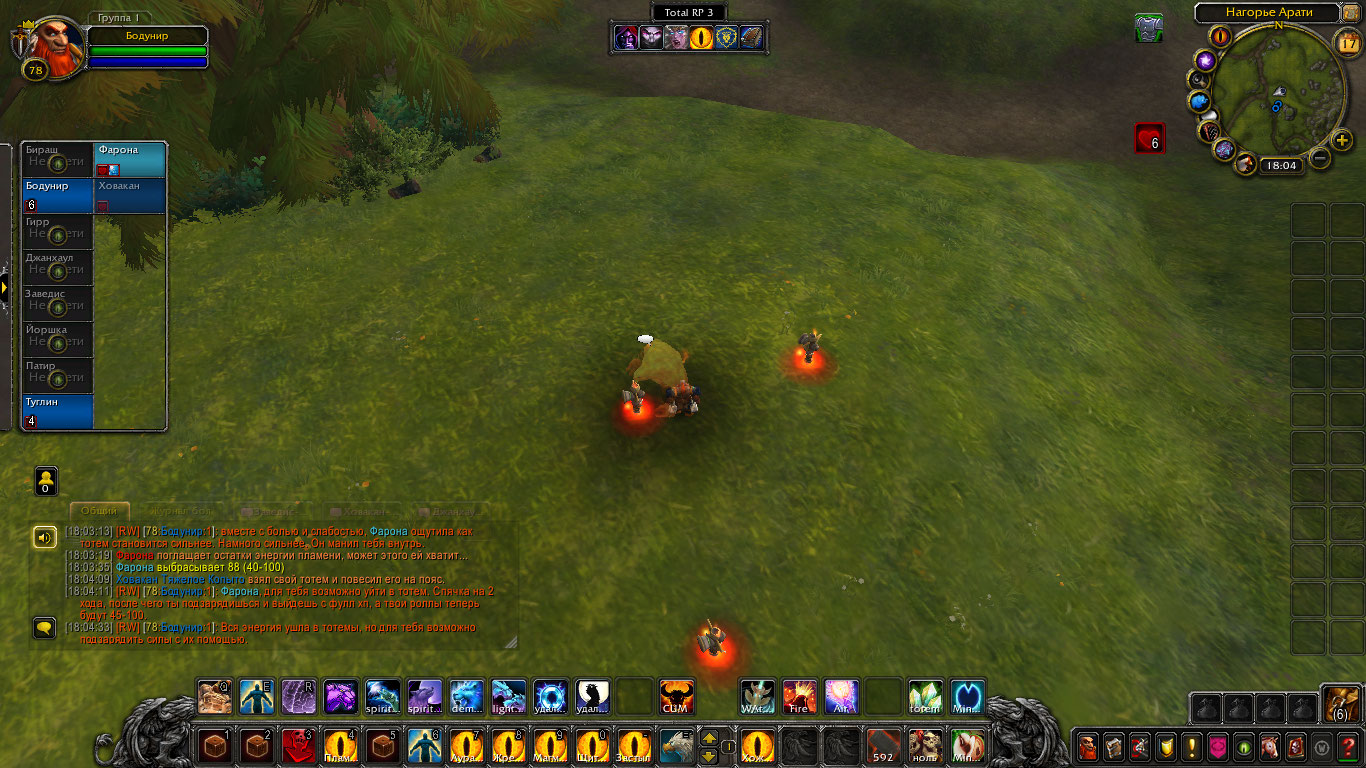Use the Air totem ability
The height and width of the screenshot is (768, 1366).
click(x=841, y=696)
